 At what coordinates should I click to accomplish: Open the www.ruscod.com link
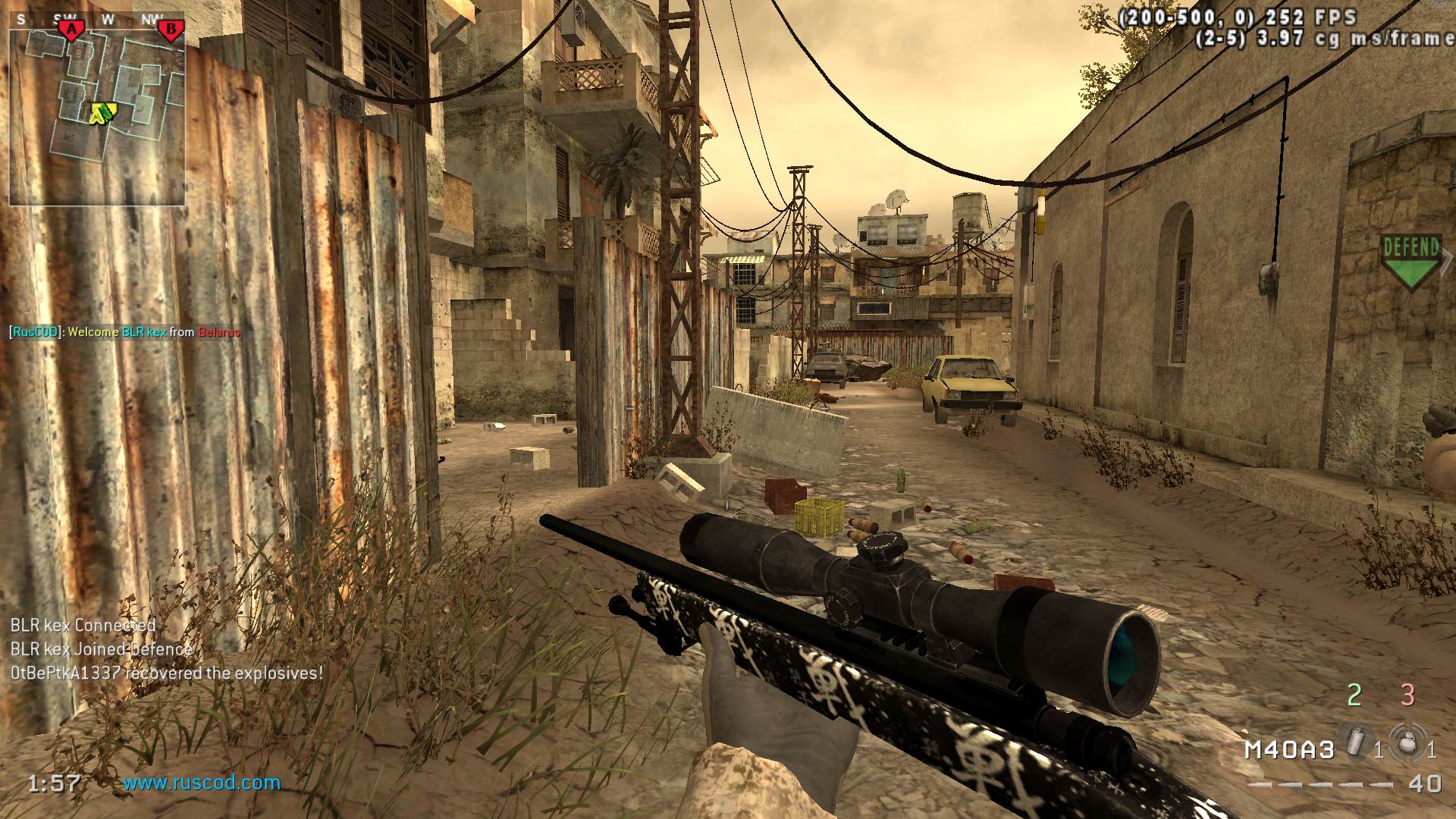[x=202, y=783]
